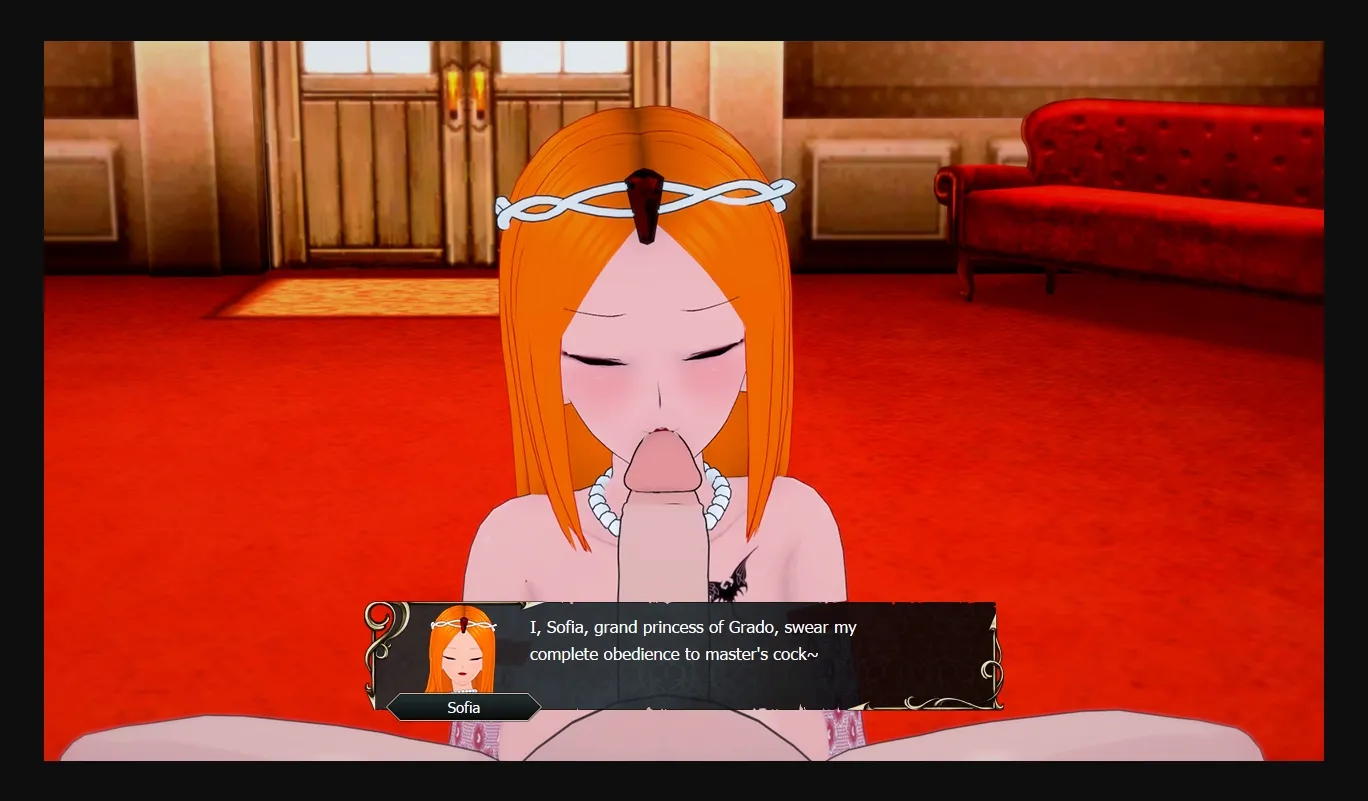
Task: Click Sofia's tiara in the portrait
Action: 466,625
